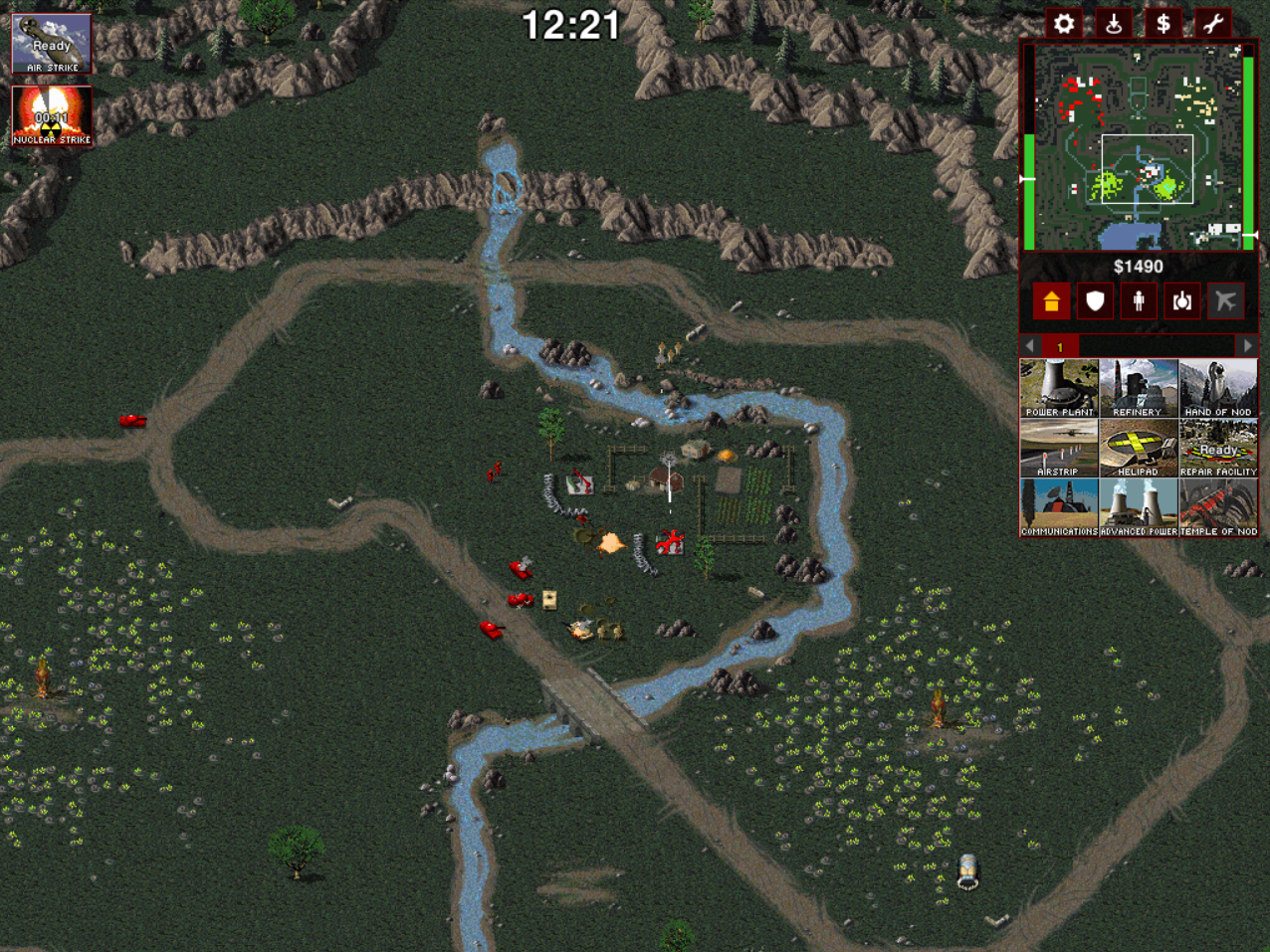Toggle the wrench repair mode
The height and width of the screenshot is (952, 1270).
coord(1213,24)
